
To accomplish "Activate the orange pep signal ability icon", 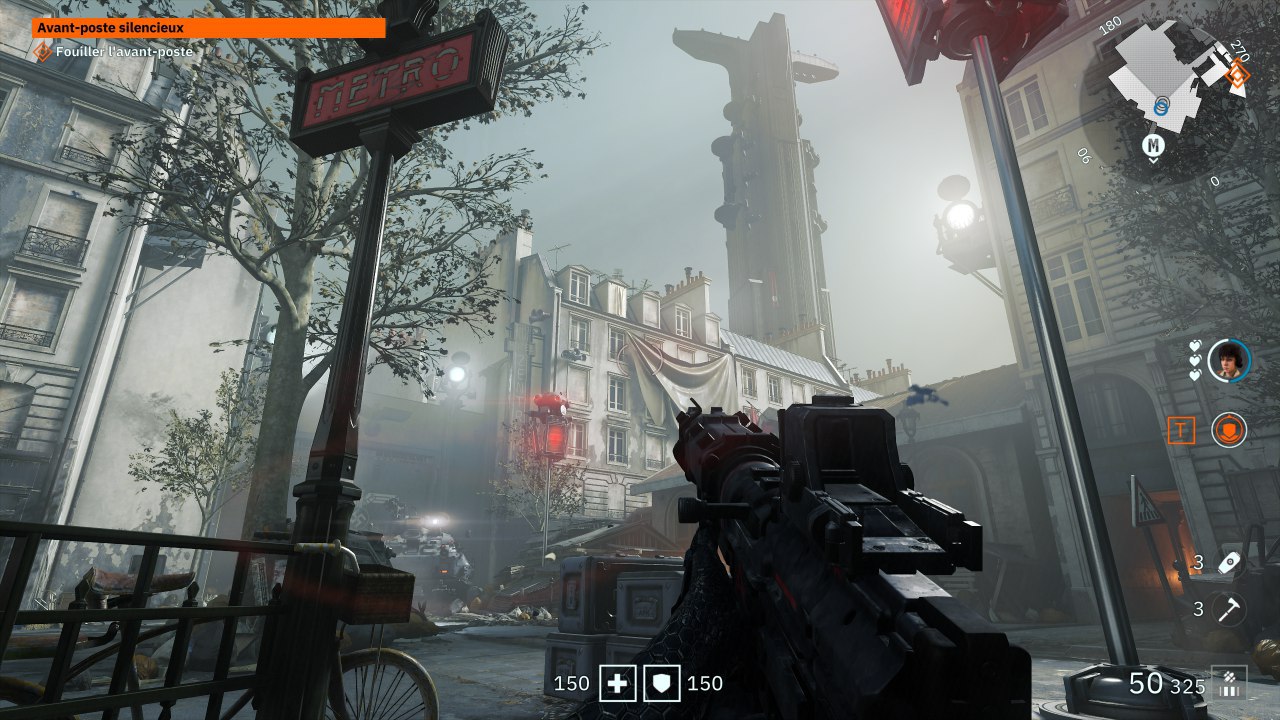I will (1228, 430).
